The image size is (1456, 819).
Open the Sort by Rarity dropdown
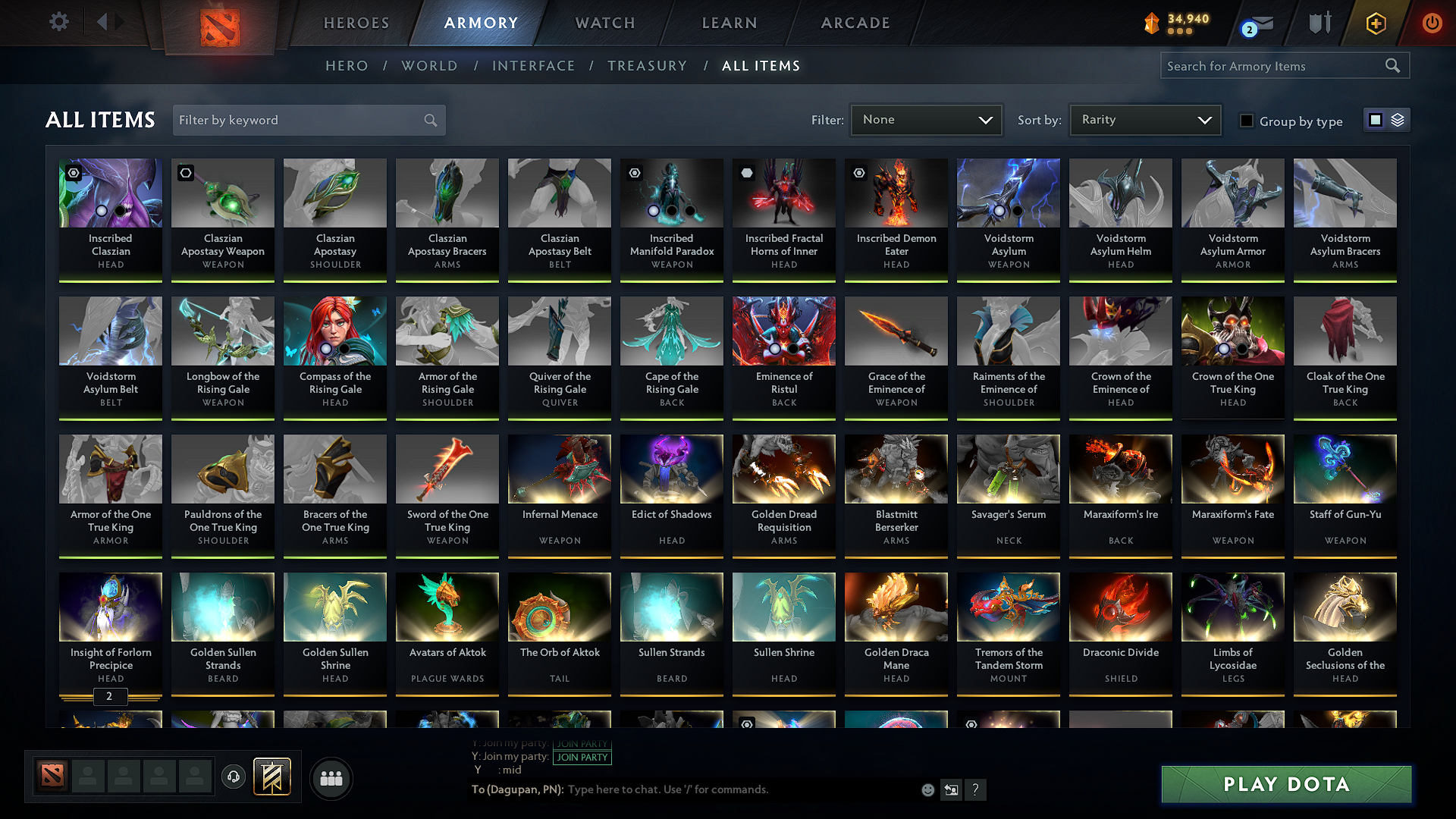coord(1144,119)
